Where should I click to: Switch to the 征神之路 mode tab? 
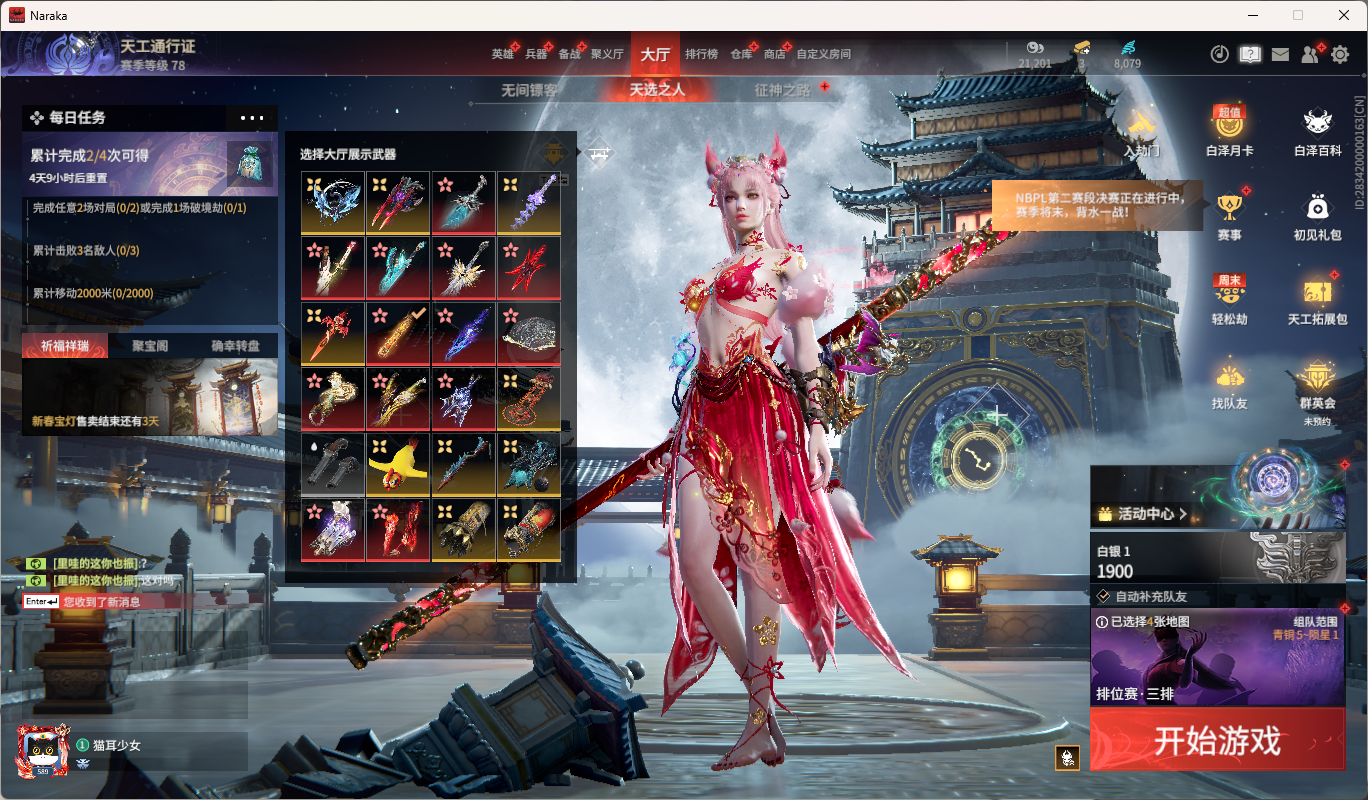tap(783, 90)
